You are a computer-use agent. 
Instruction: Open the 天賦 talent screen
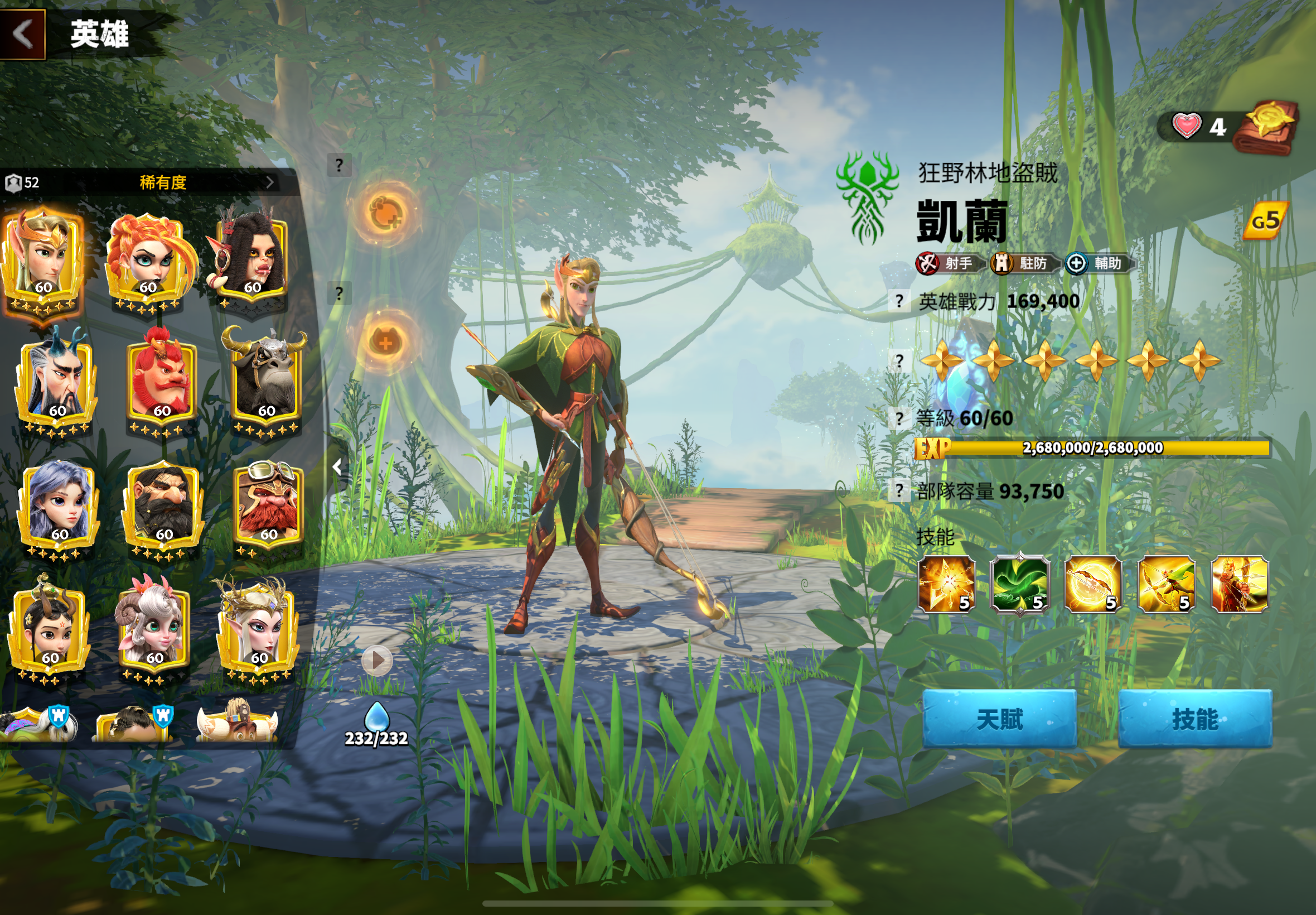point(999,719)
